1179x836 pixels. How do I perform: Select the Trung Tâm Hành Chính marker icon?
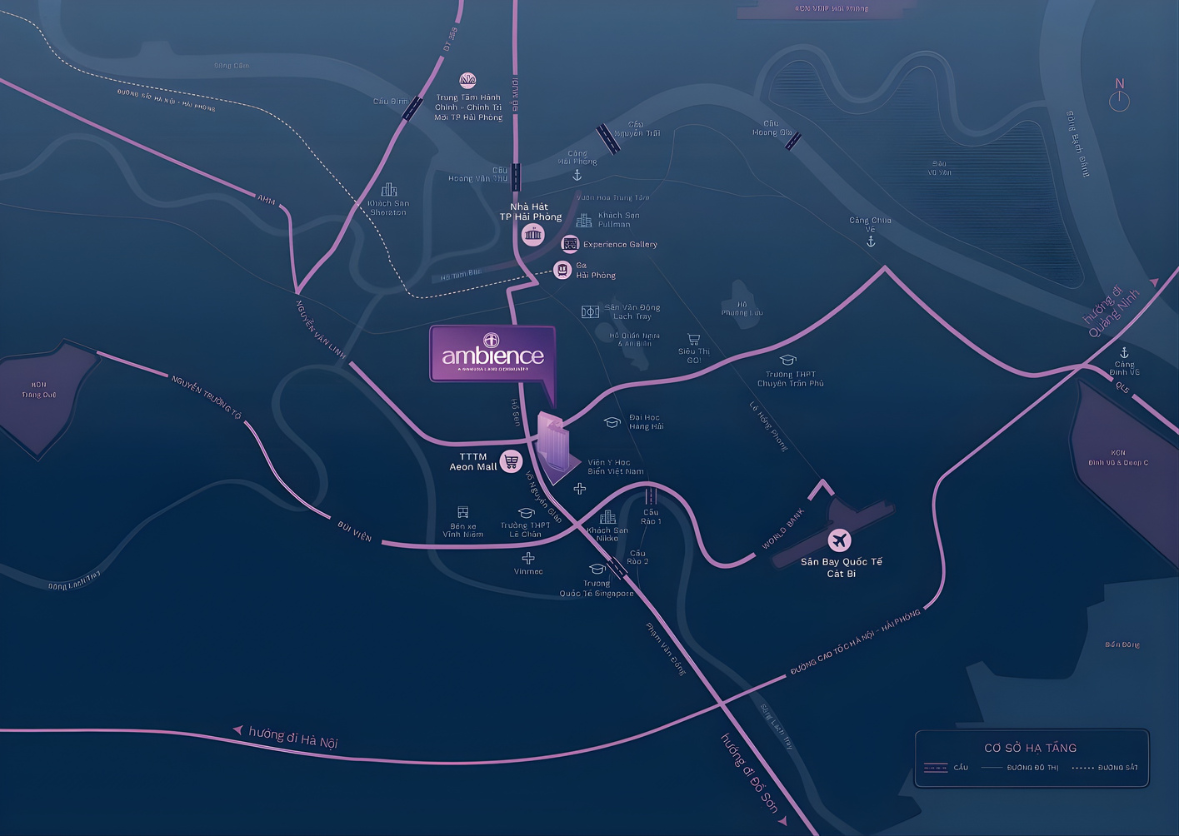[x=467, y=80]
